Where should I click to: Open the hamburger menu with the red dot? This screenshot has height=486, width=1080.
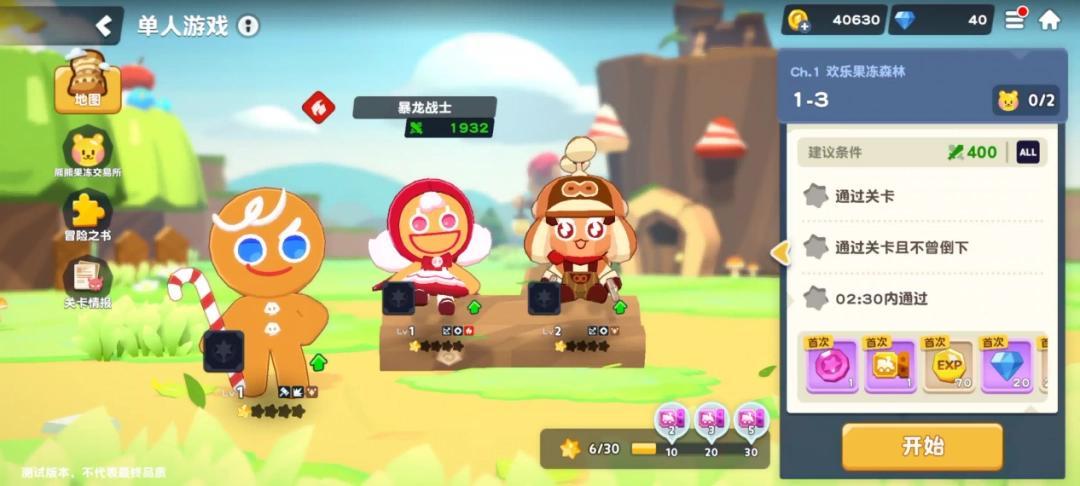point(1015,19)
